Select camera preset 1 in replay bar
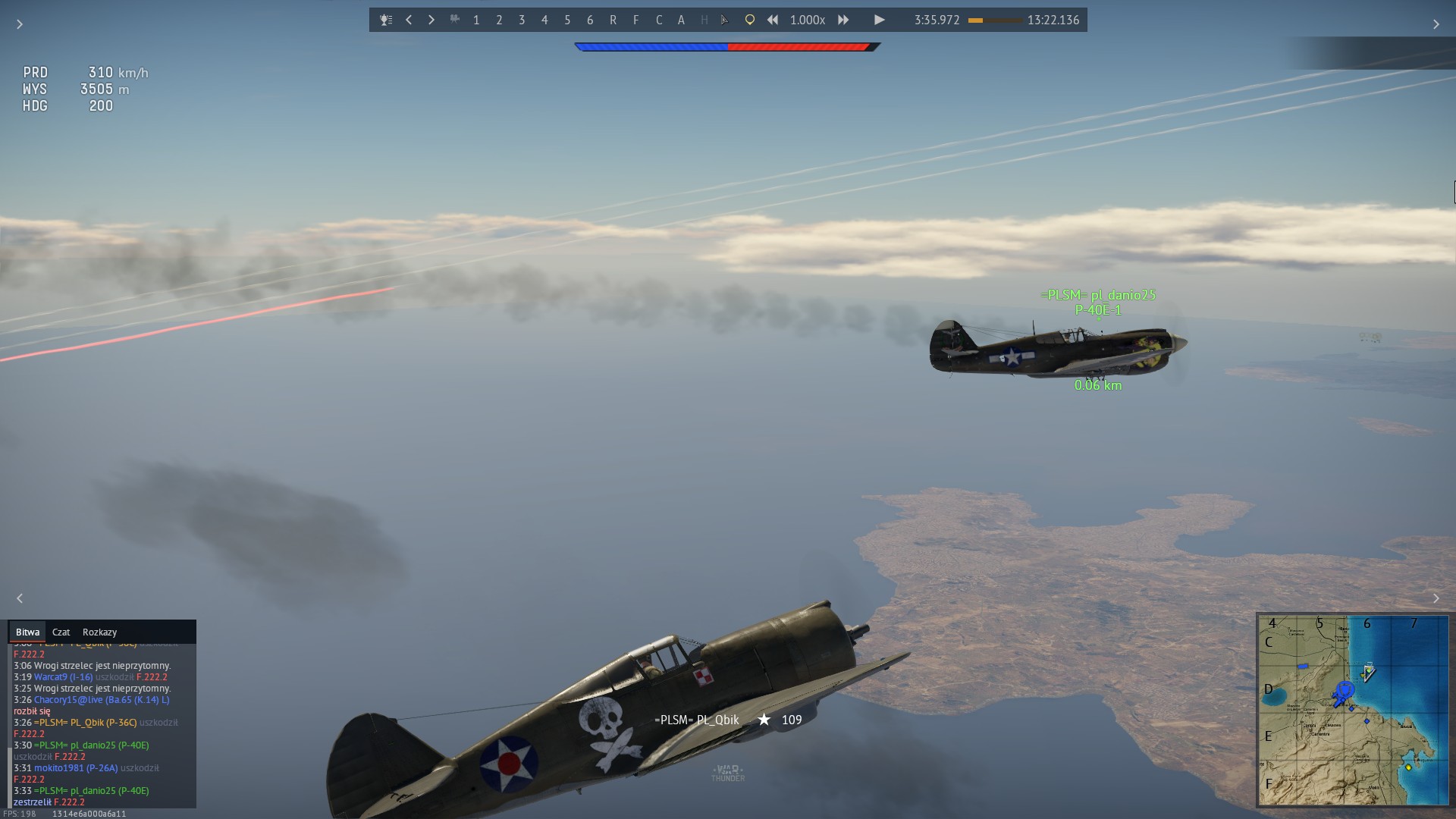This screenshot has width=1456, height=819. [x=476, y=20]
